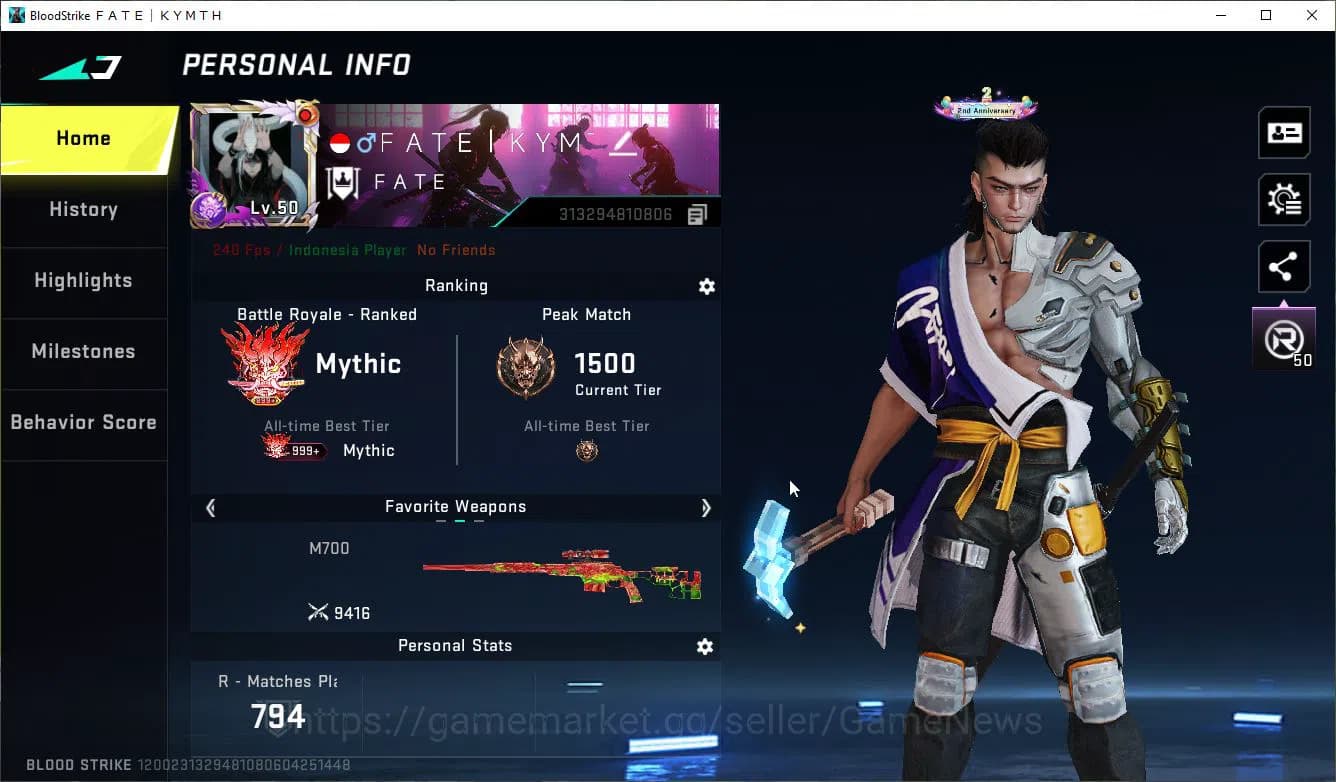Click the Mythic rank dragon emblem
Image resolution: width=1336 pixels, height=782 pixels.
click(x=264, y=363)
